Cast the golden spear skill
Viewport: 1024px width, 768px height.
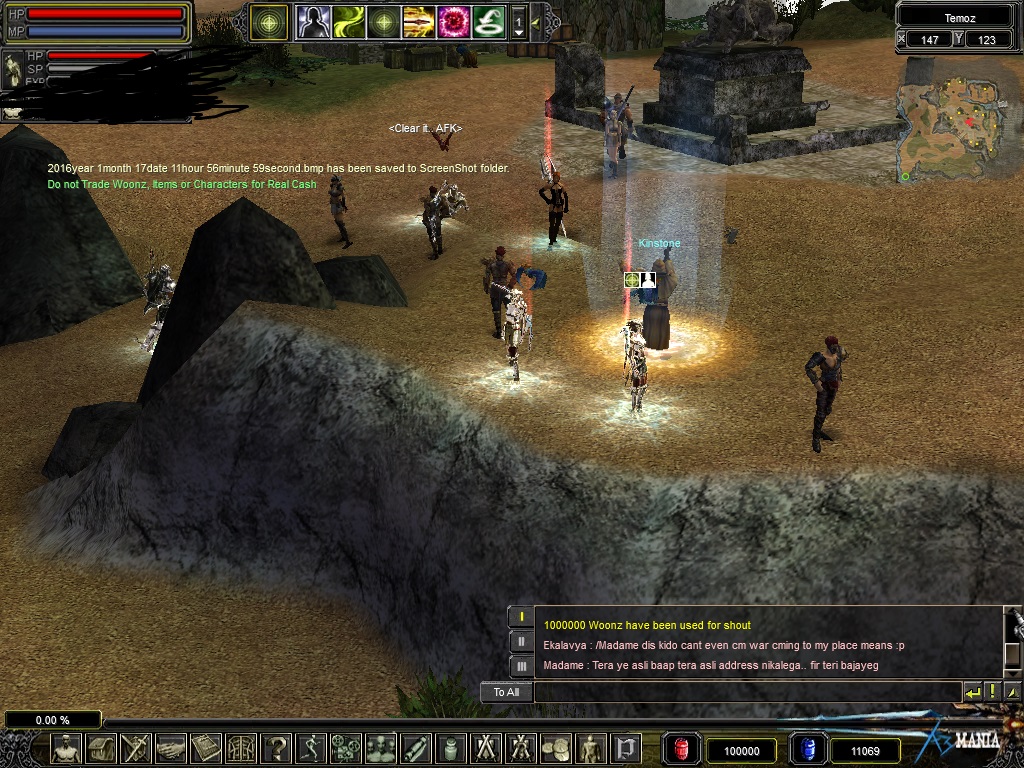click(x=418, y=22)
